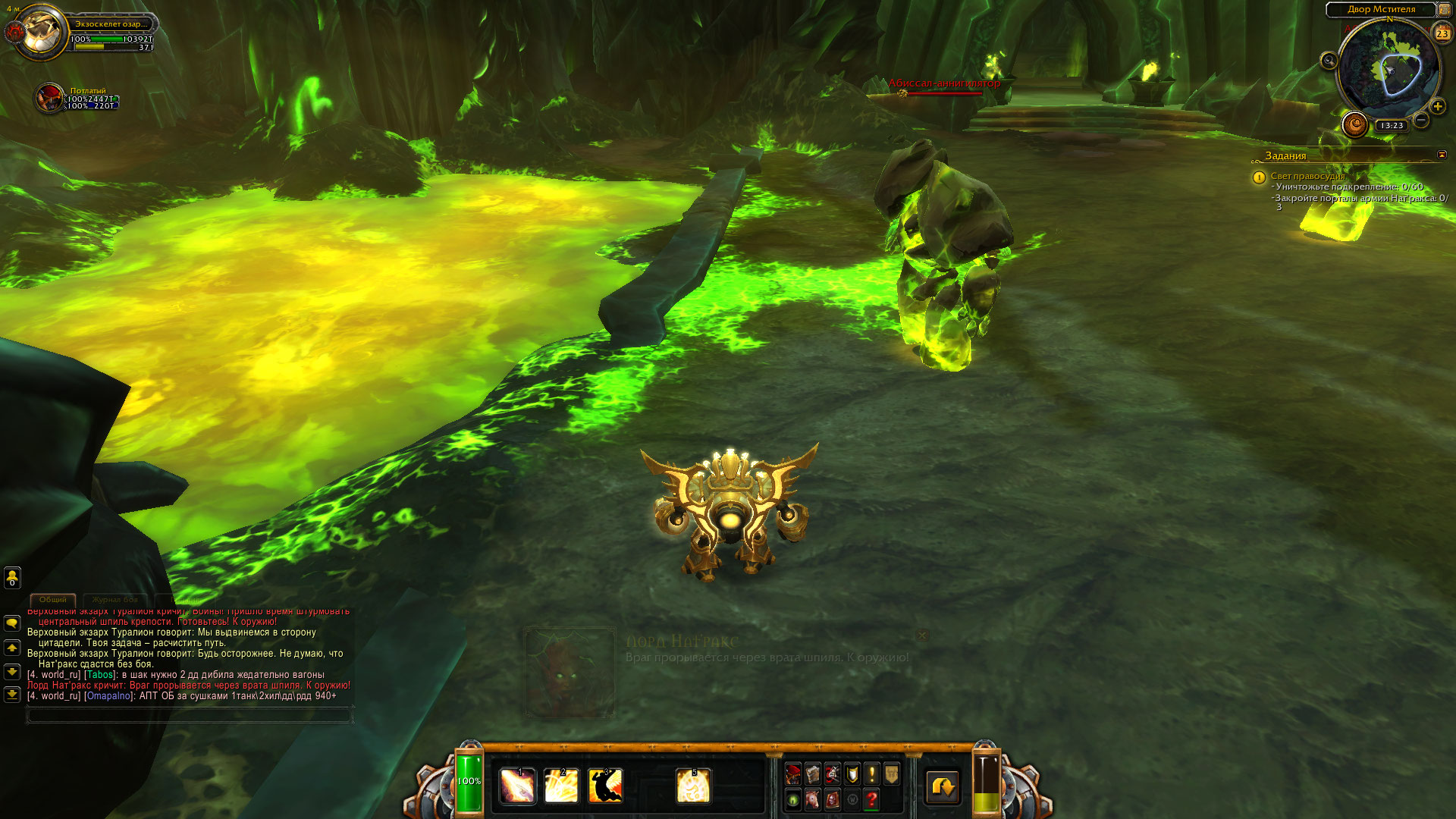
Task: Click the leave-vehicle arrow button
Action: [x=943, y=787]
